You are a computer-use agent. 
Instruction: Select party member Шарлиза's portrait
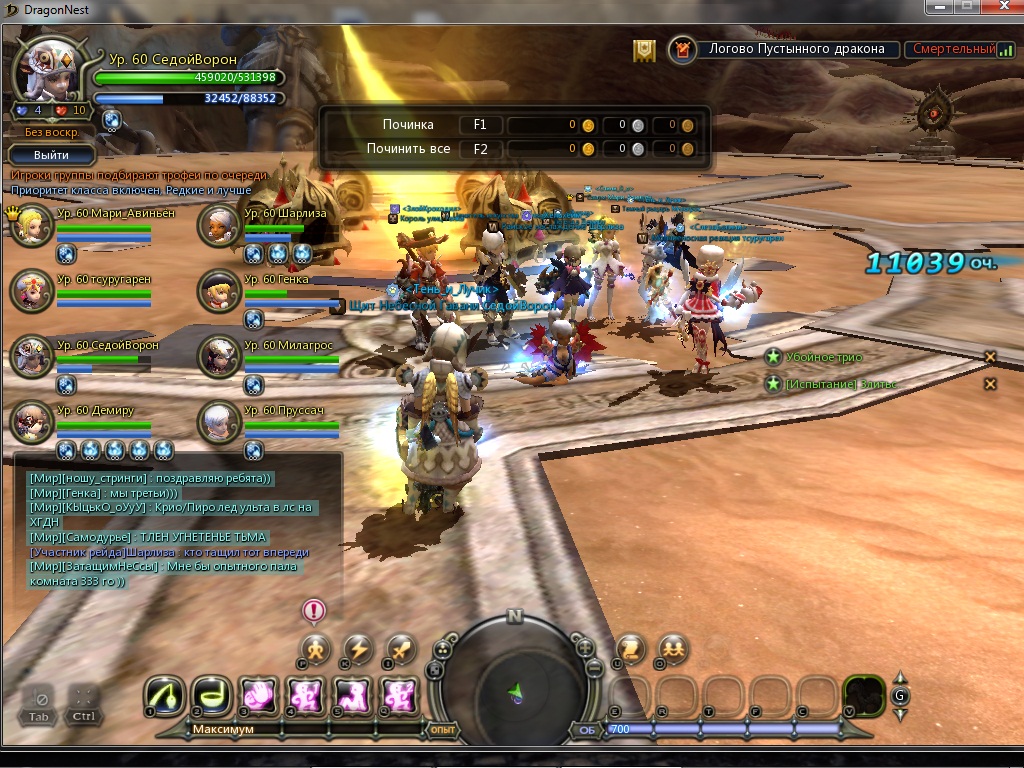[218, 226]
